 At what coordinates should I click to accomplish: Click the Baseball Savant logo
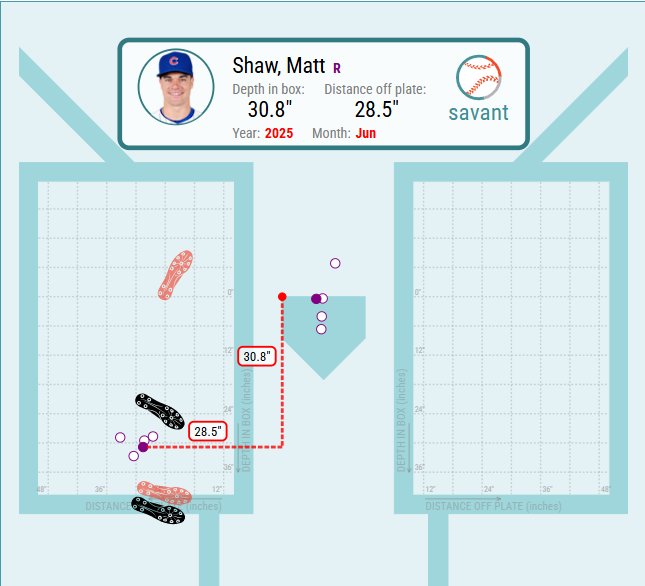[478, 90]
